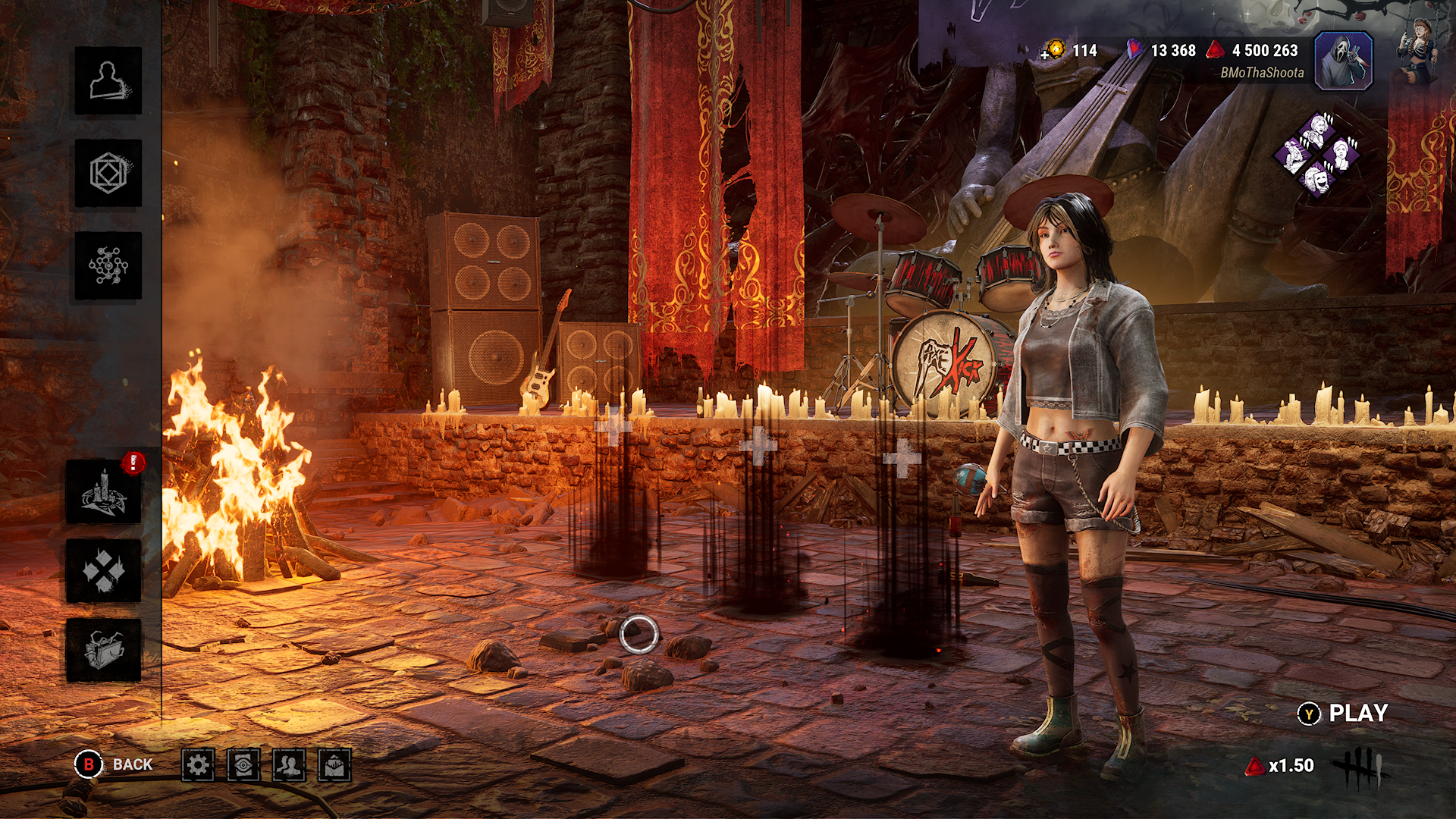Open the toolbox icon in the sidebar

click(x=104, y=650)
